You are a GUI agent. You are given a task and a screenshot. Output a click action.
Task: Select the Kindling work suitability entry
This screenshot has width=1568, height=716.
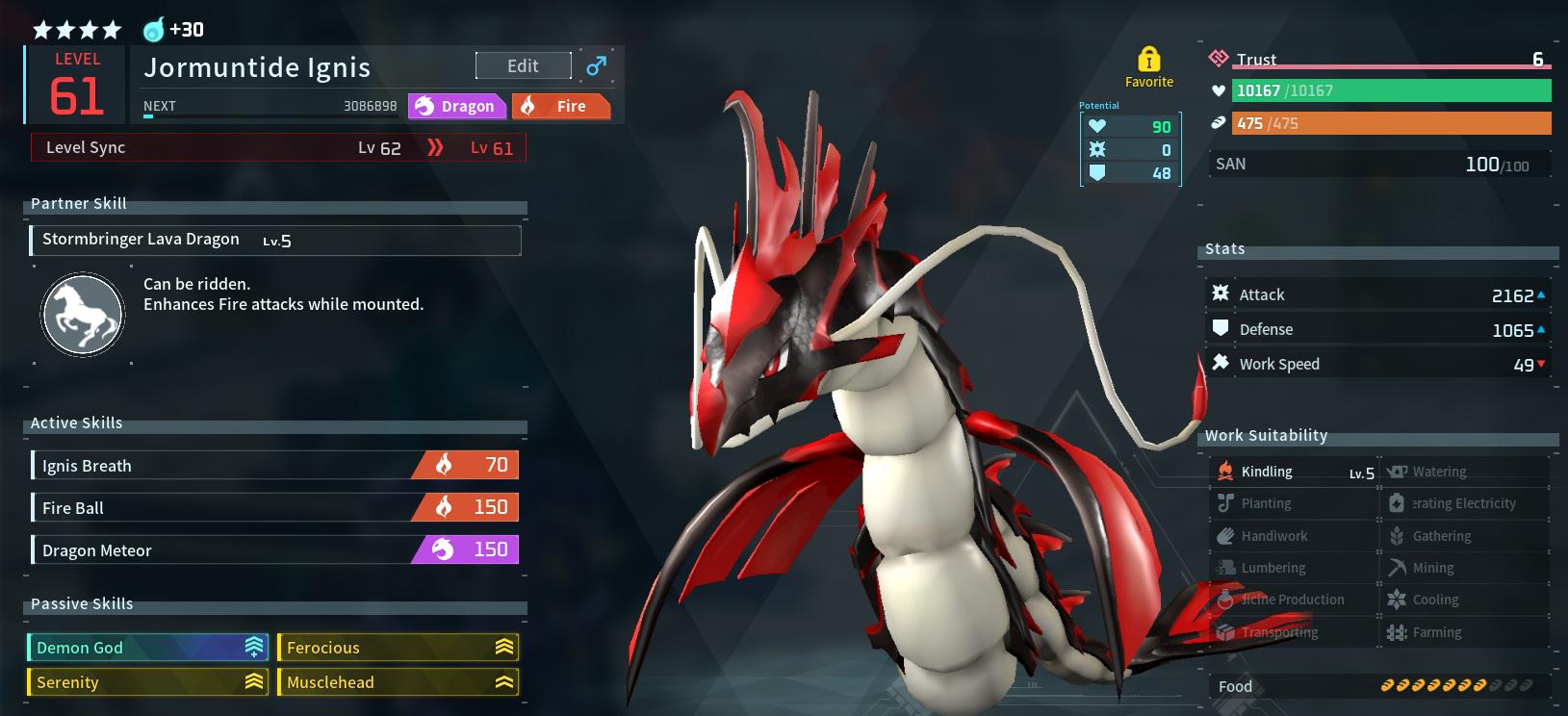(1293, 472)
